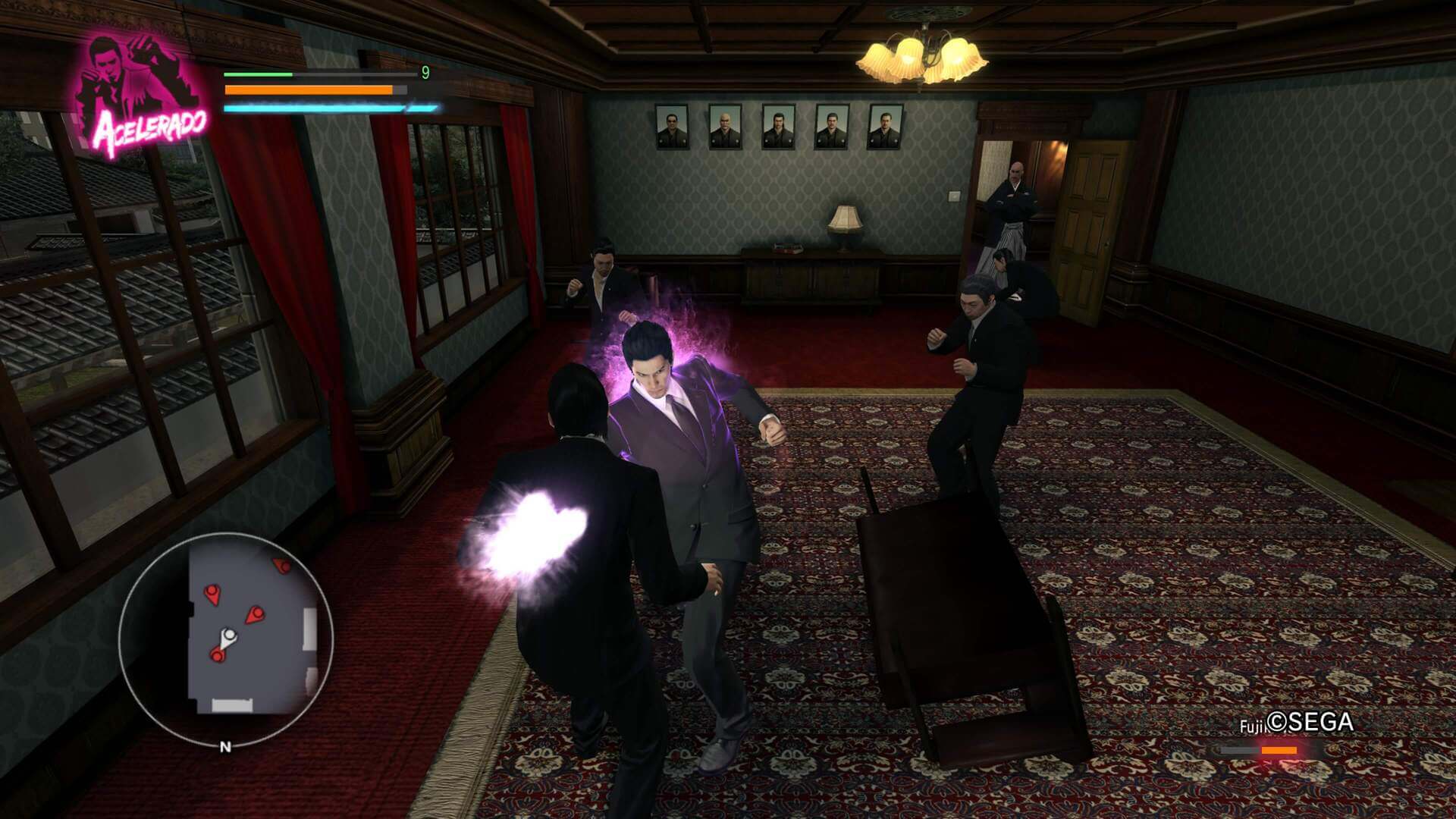Click the leftmost red enemy marker on the minimap
Screen dimensions: 1456x819
click(212, 591)
